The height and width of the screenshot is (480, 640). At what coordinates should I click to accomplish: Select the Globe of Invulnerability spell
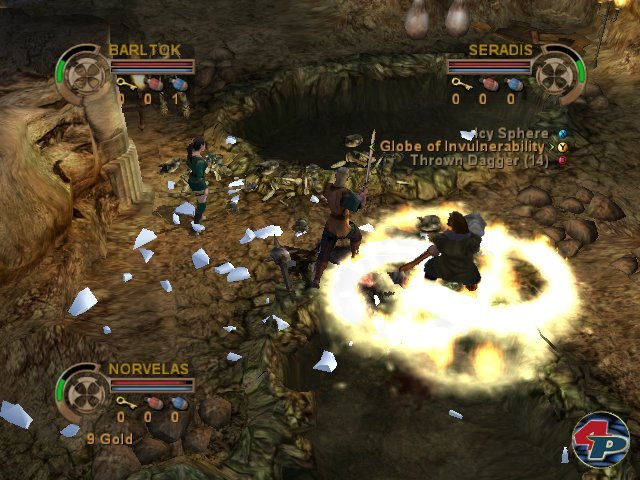468,146
